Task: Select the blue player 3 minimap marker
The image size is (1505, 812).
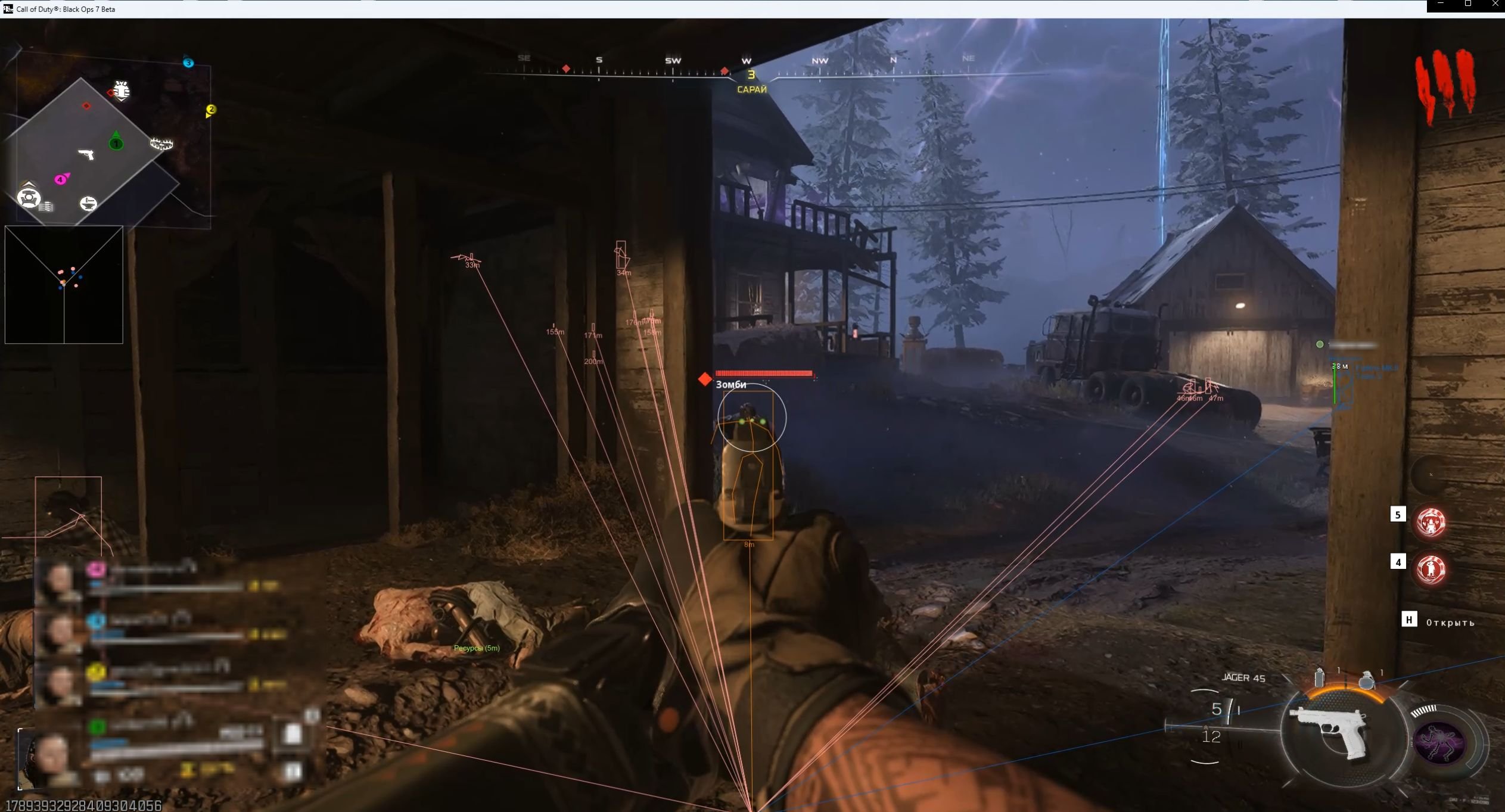Action: coord(188,63)
